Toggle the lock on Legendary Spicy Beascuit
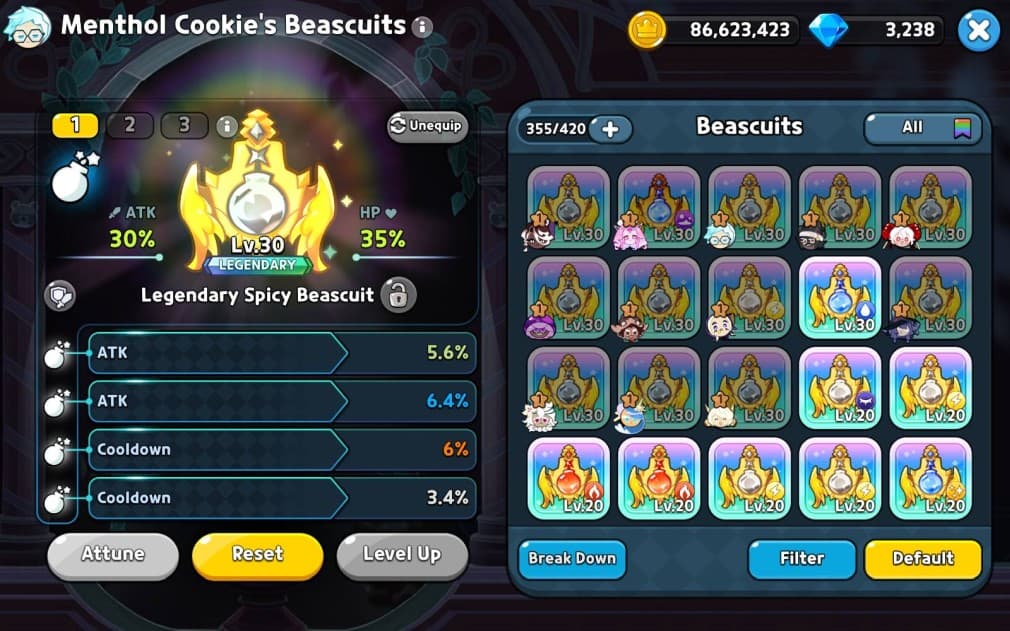1010x631 pixels. point(398,295)
